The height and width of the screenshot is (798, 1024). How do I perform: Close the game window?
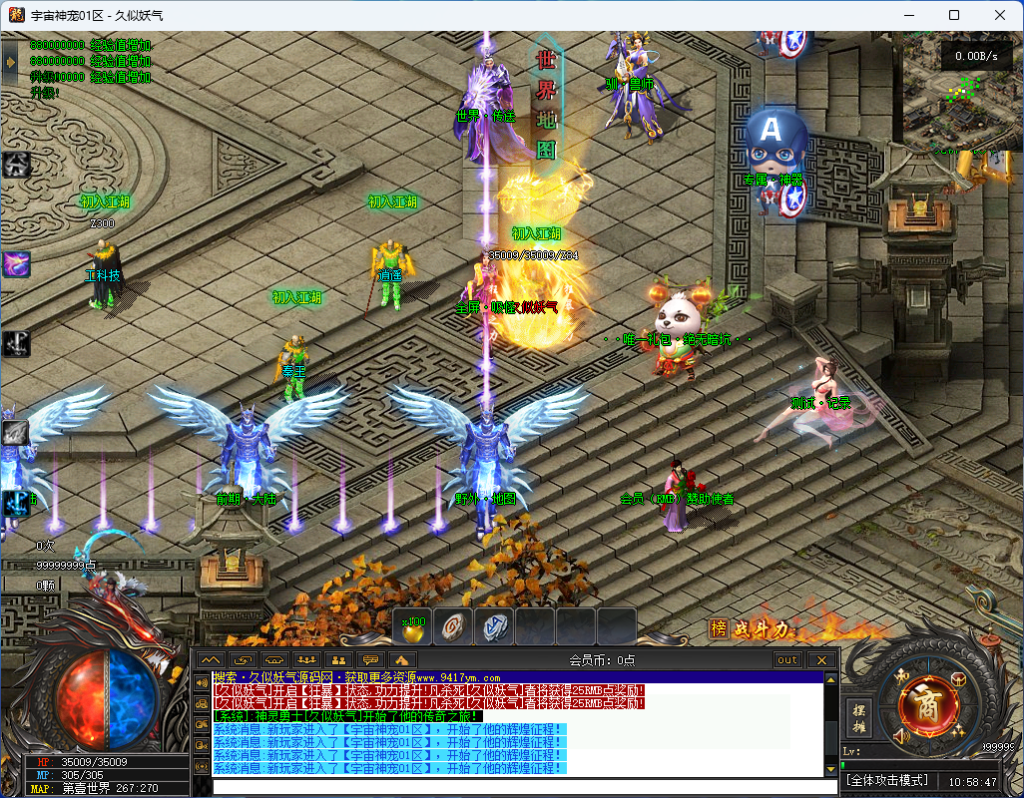(x=1000, y=15)
